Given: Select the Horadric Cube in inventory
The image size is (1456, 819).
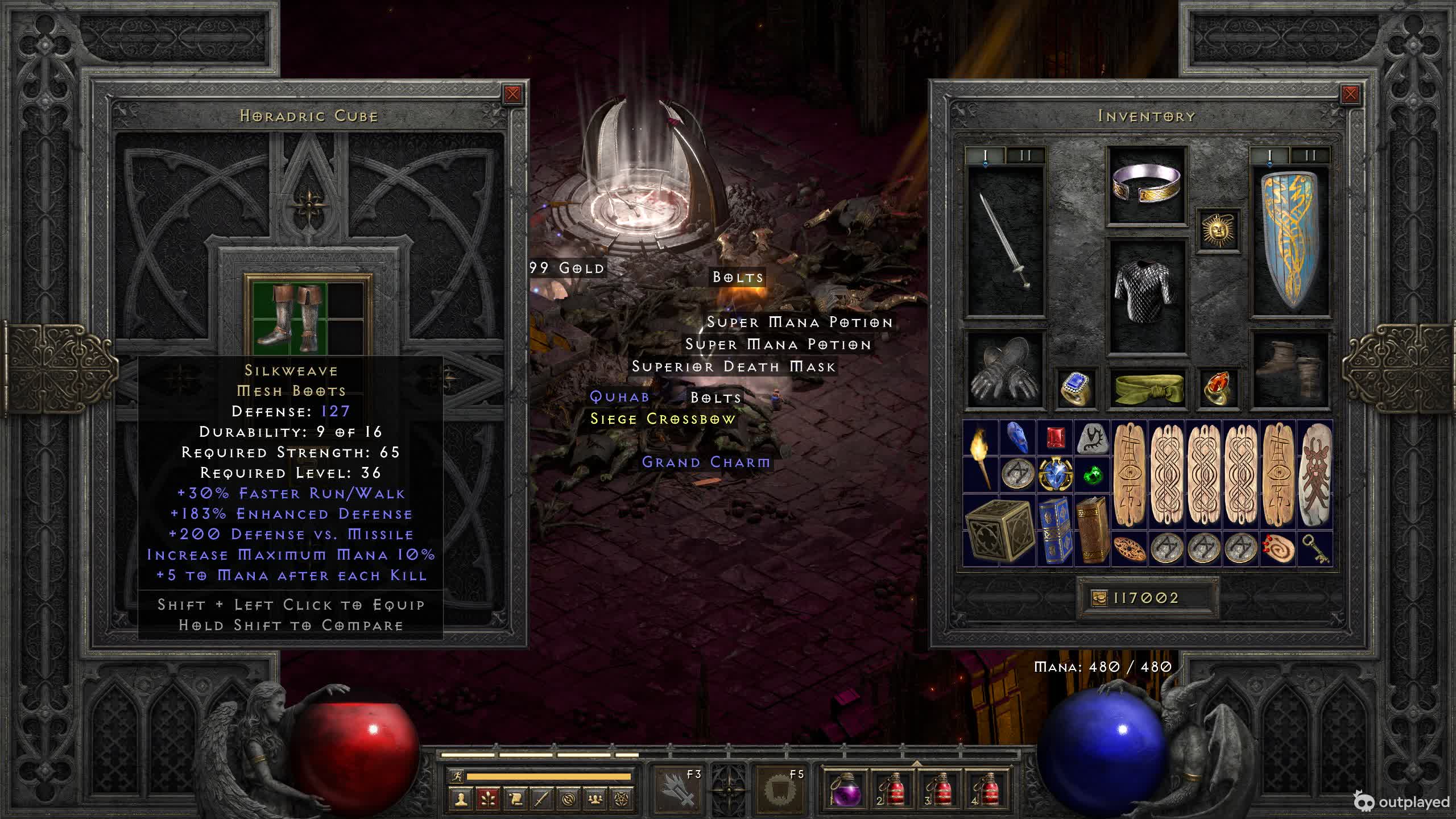Looking at the screenshot, I should [x=999, y=530].
